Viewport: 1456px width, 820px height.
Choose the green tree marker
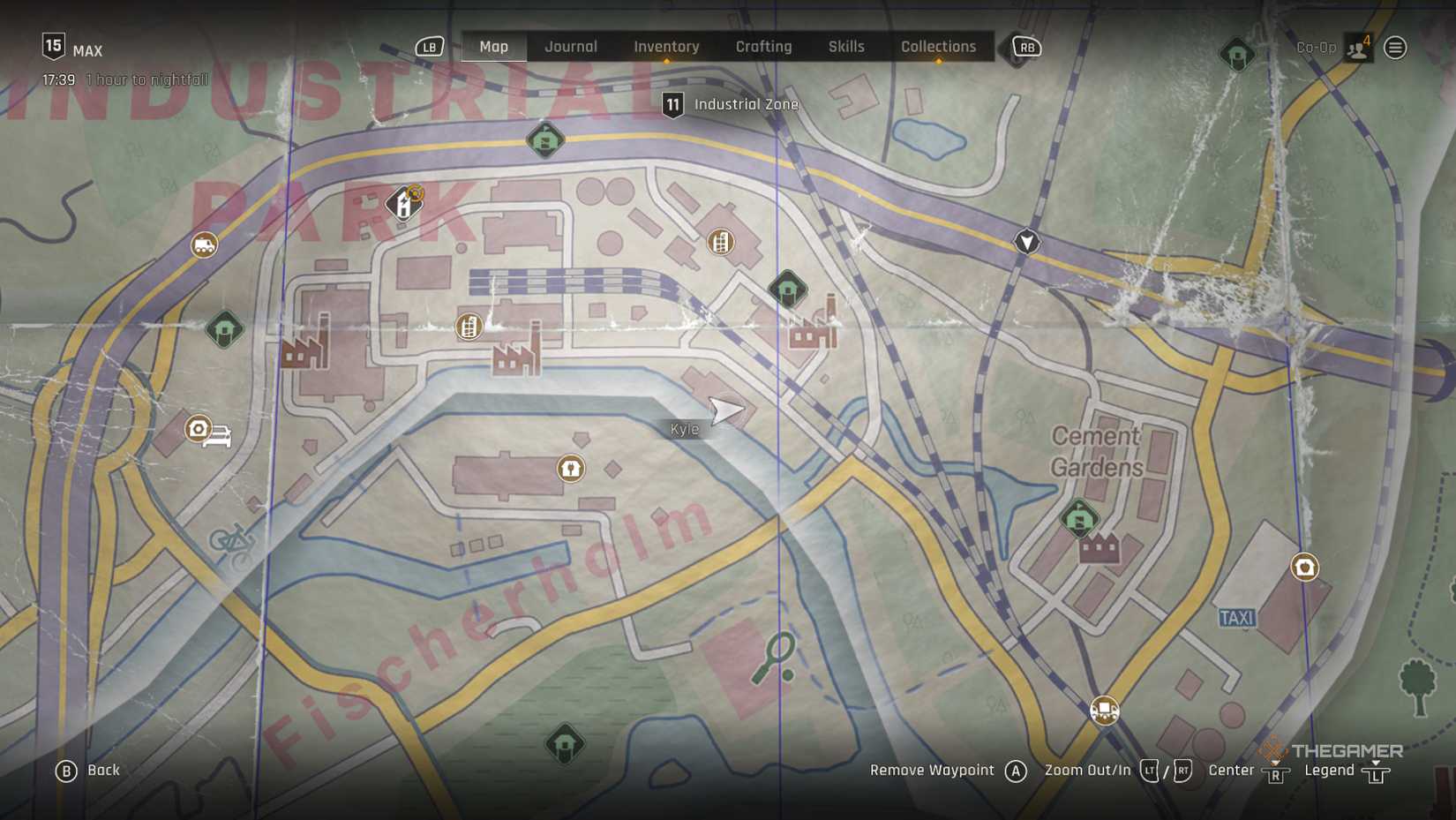[x=1418, y=686]
